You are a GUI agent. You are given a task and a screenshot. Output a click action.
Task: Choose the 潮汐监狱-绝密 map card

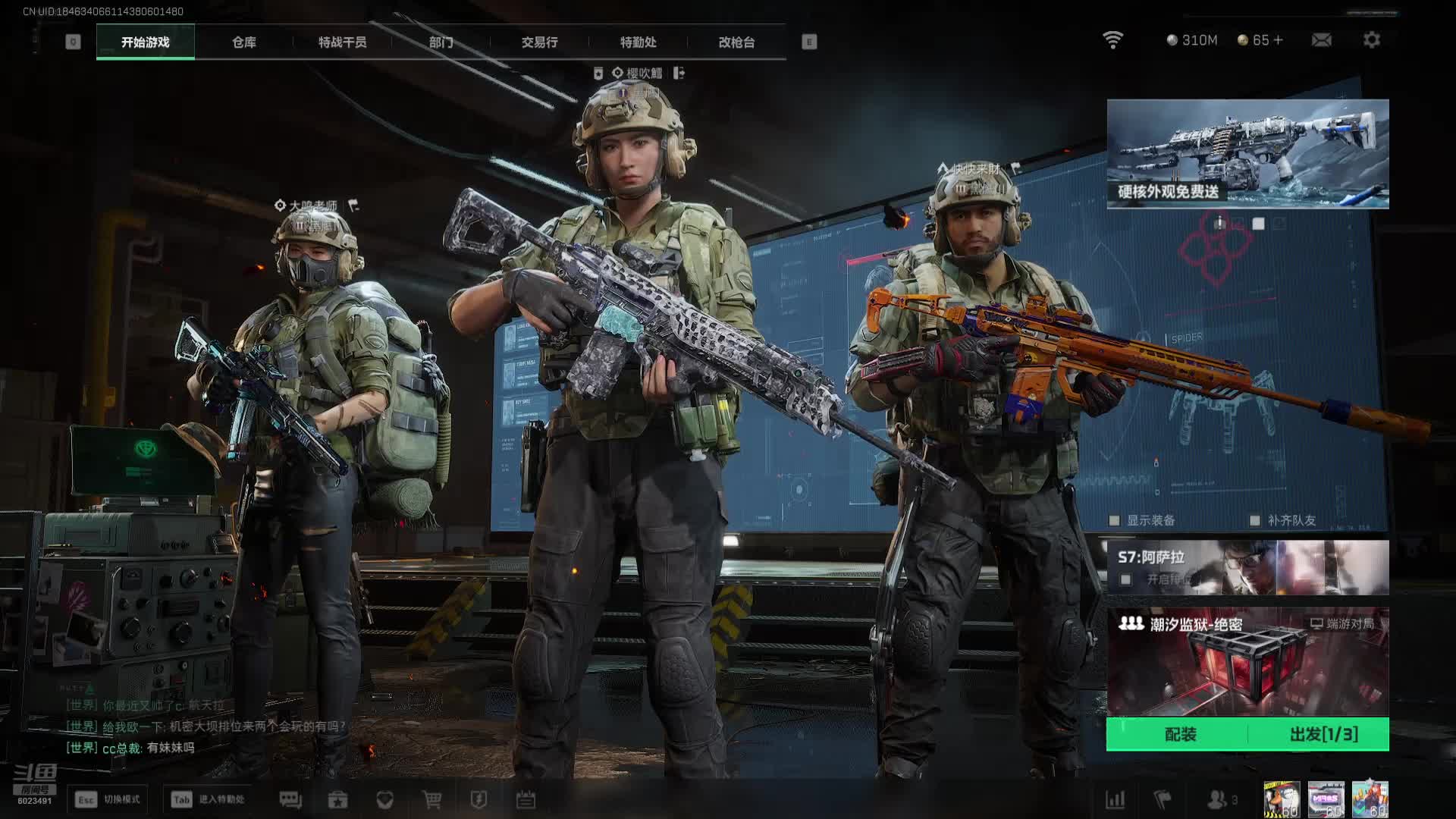pyautogui.click(x=1247, y=661)
